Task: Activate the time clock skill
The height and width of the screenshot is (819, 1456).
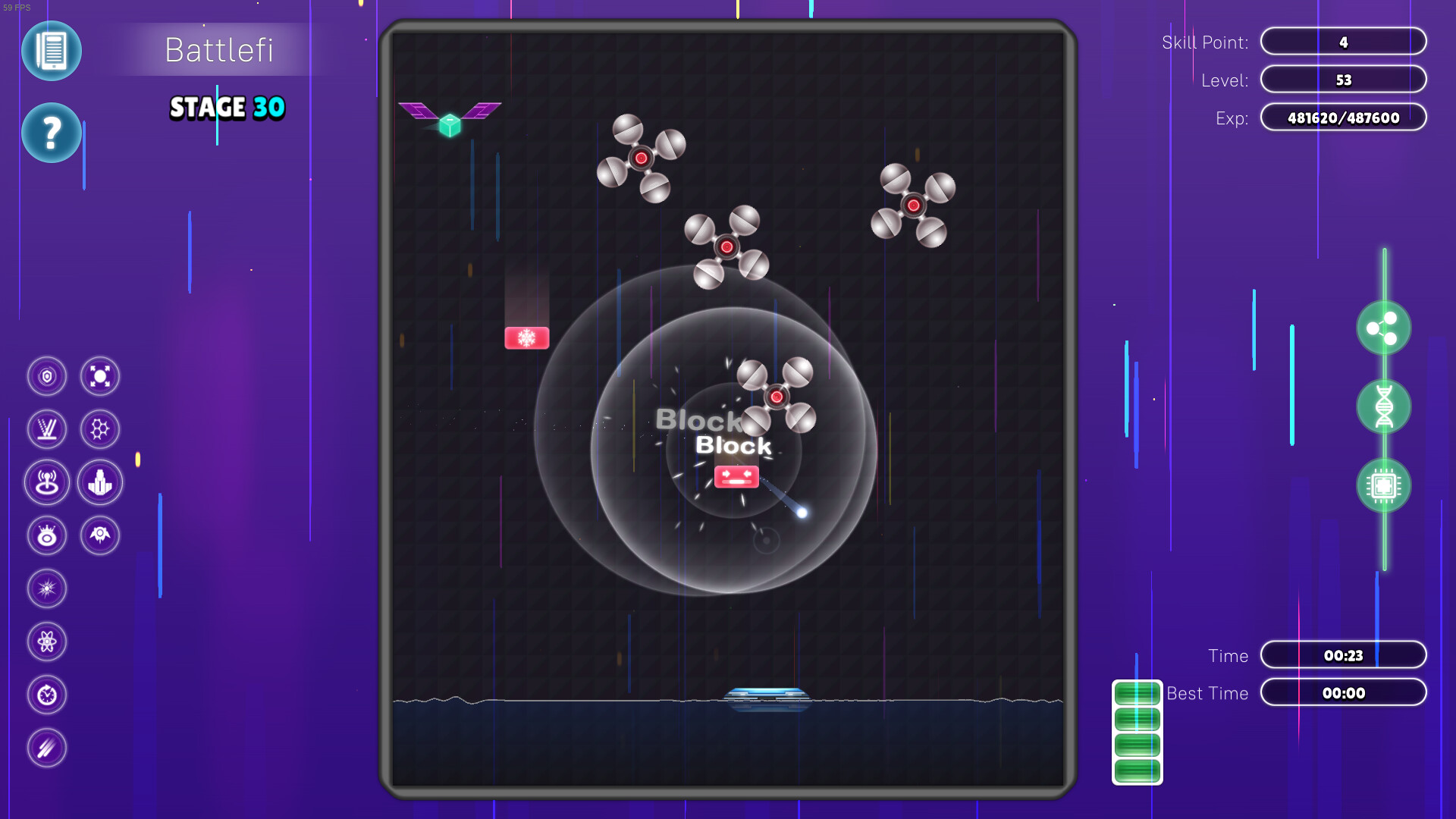Action: coord(47,695)
